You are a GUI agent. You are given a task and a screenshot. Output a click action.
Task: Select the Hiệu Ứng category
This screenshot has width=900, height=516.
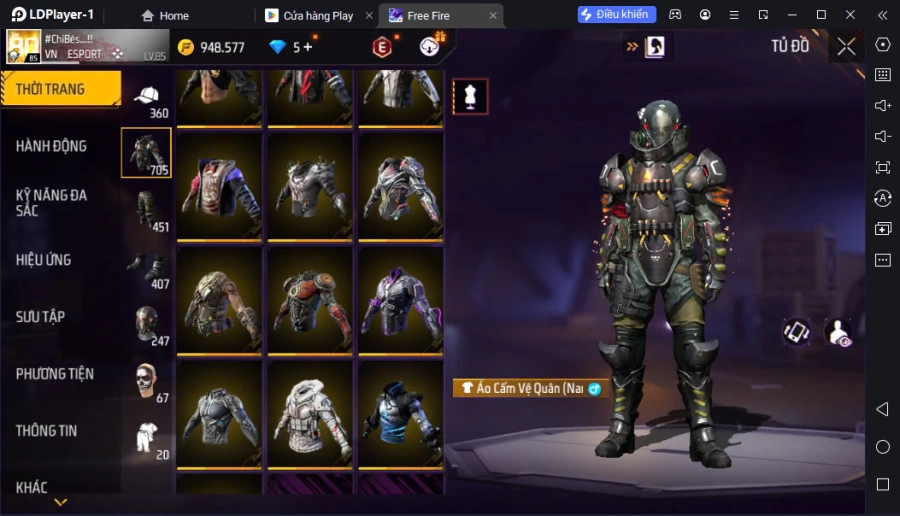point(44,260)
